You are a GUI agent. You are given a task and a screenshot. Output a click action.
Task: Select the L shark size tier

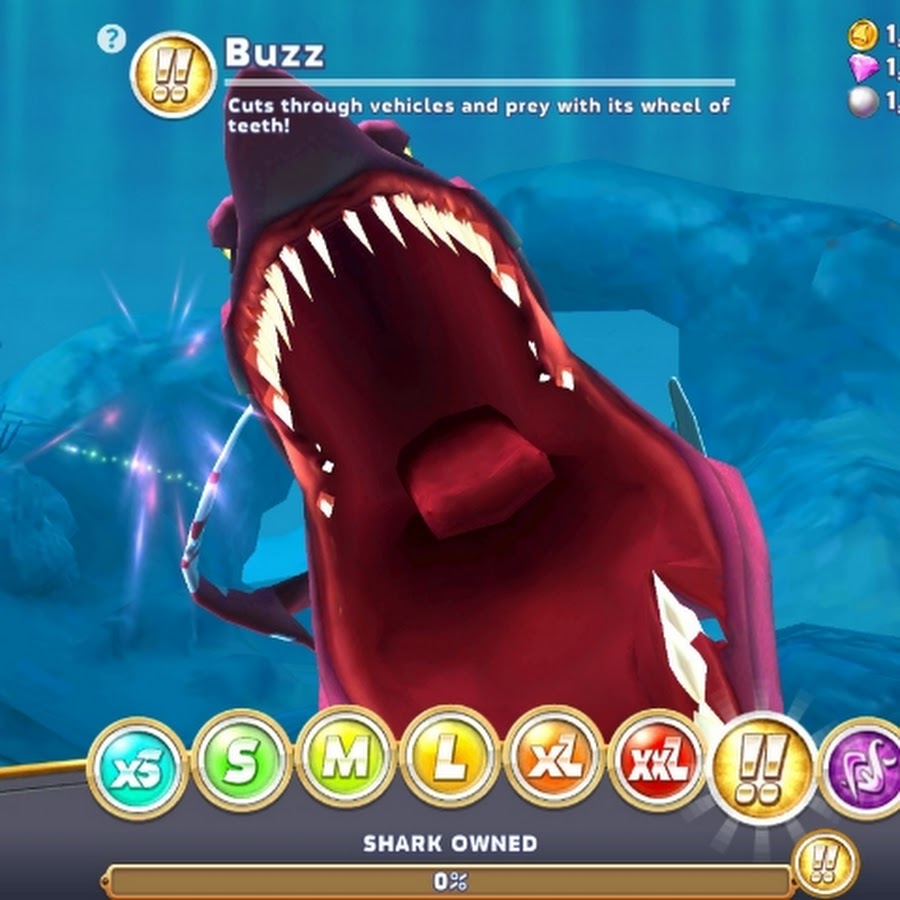(450, 763)
